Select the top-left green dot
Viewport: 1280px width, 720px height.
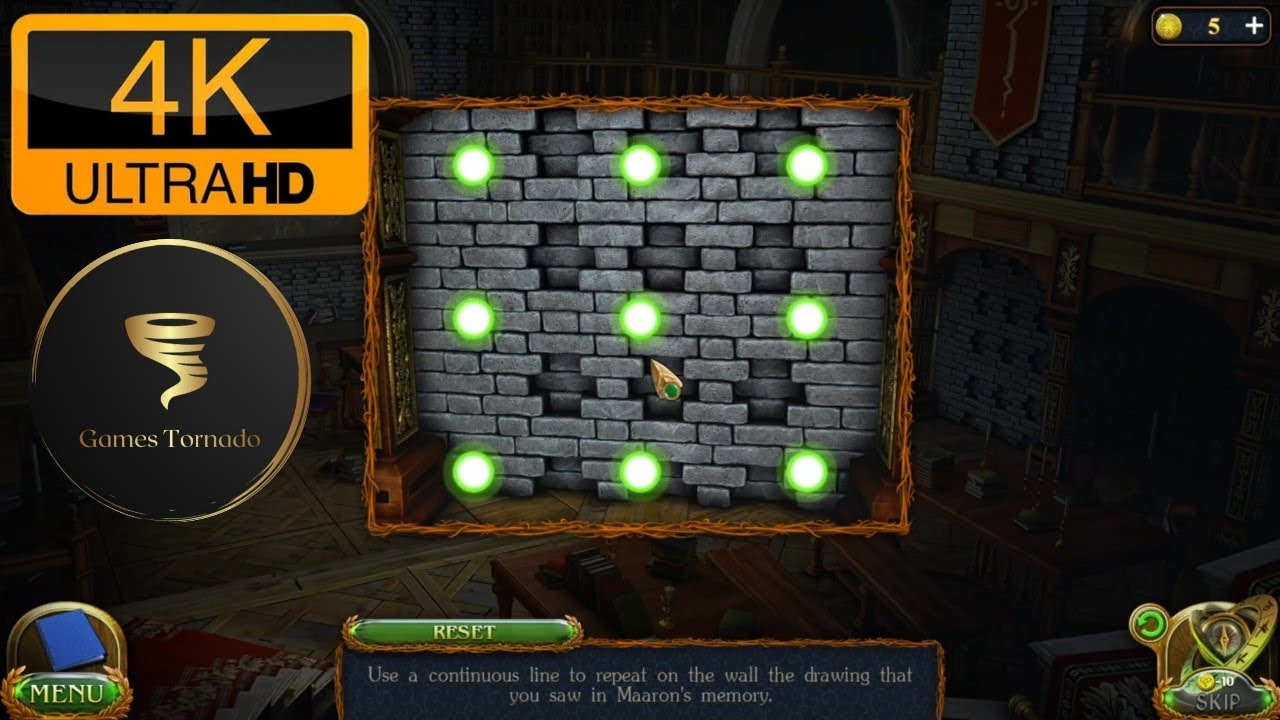(x=473, y=164)
